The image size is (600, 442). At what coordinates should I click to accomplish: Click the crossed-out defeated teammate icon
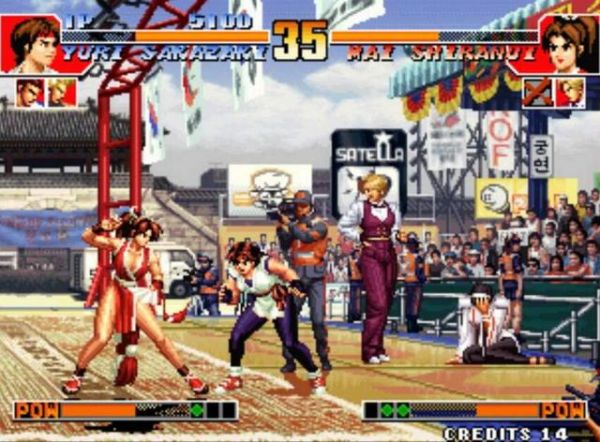coord(539,92)
